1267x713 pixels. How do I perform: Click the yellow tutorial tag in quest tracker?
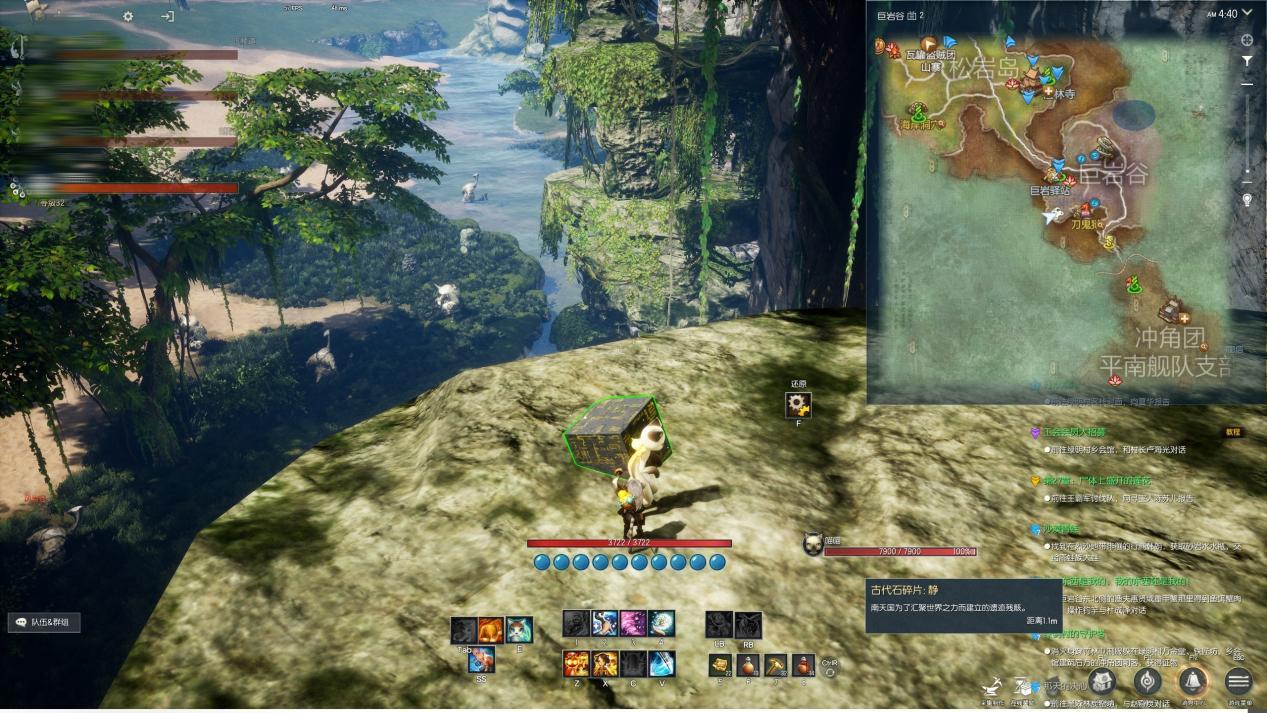coord(1233,432)
